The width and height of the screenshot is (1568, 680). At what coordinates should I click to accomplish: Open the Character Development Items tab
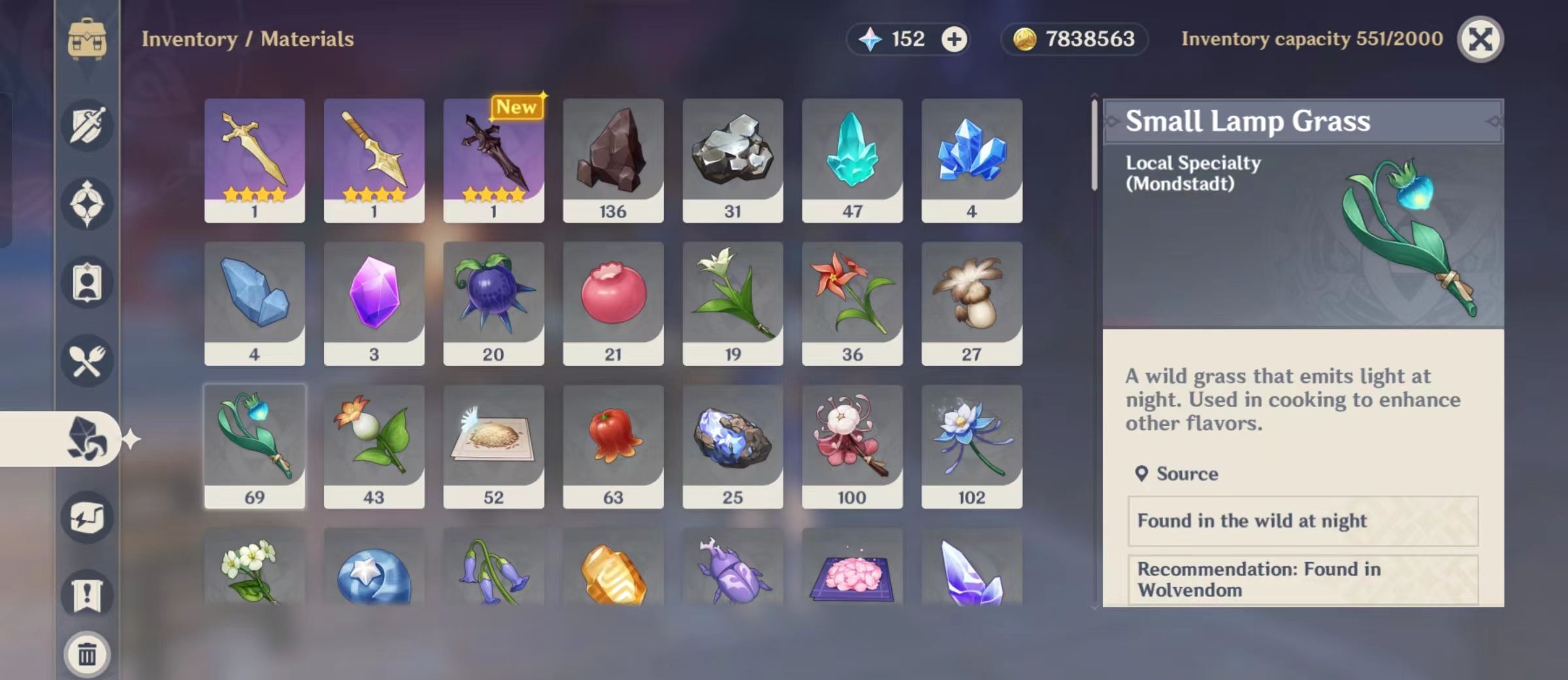86,282
